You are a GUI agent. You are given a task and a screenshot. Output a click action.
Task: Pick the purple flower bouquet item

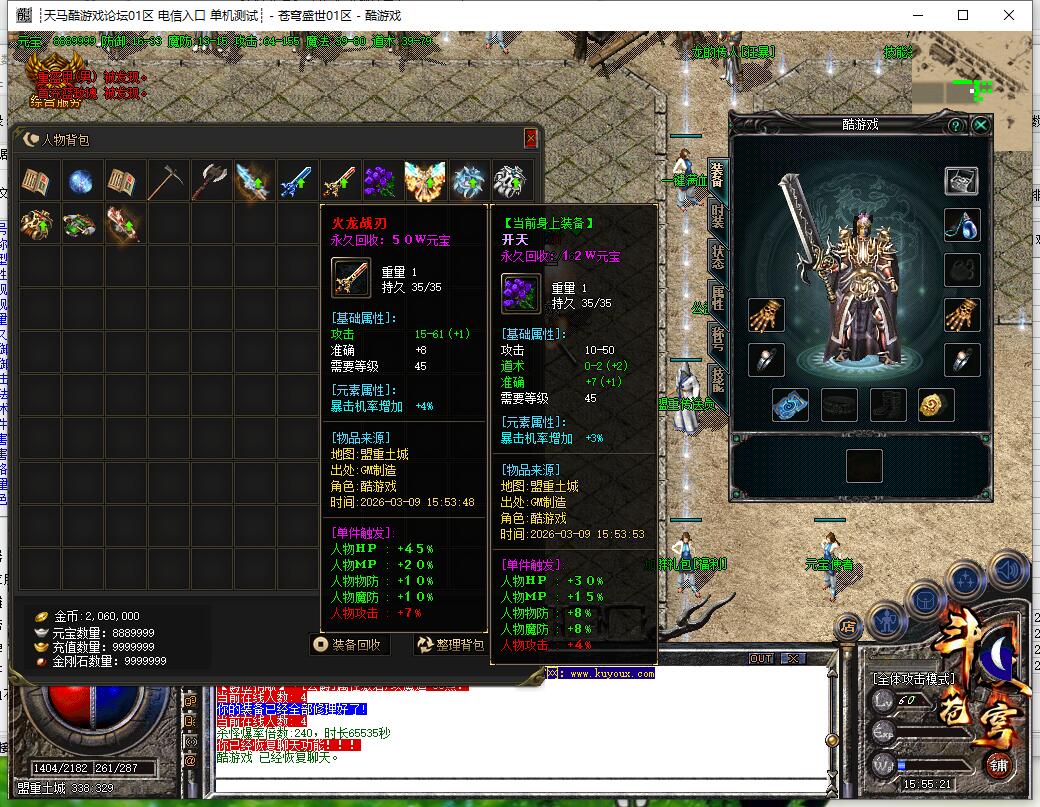(384, 181)
